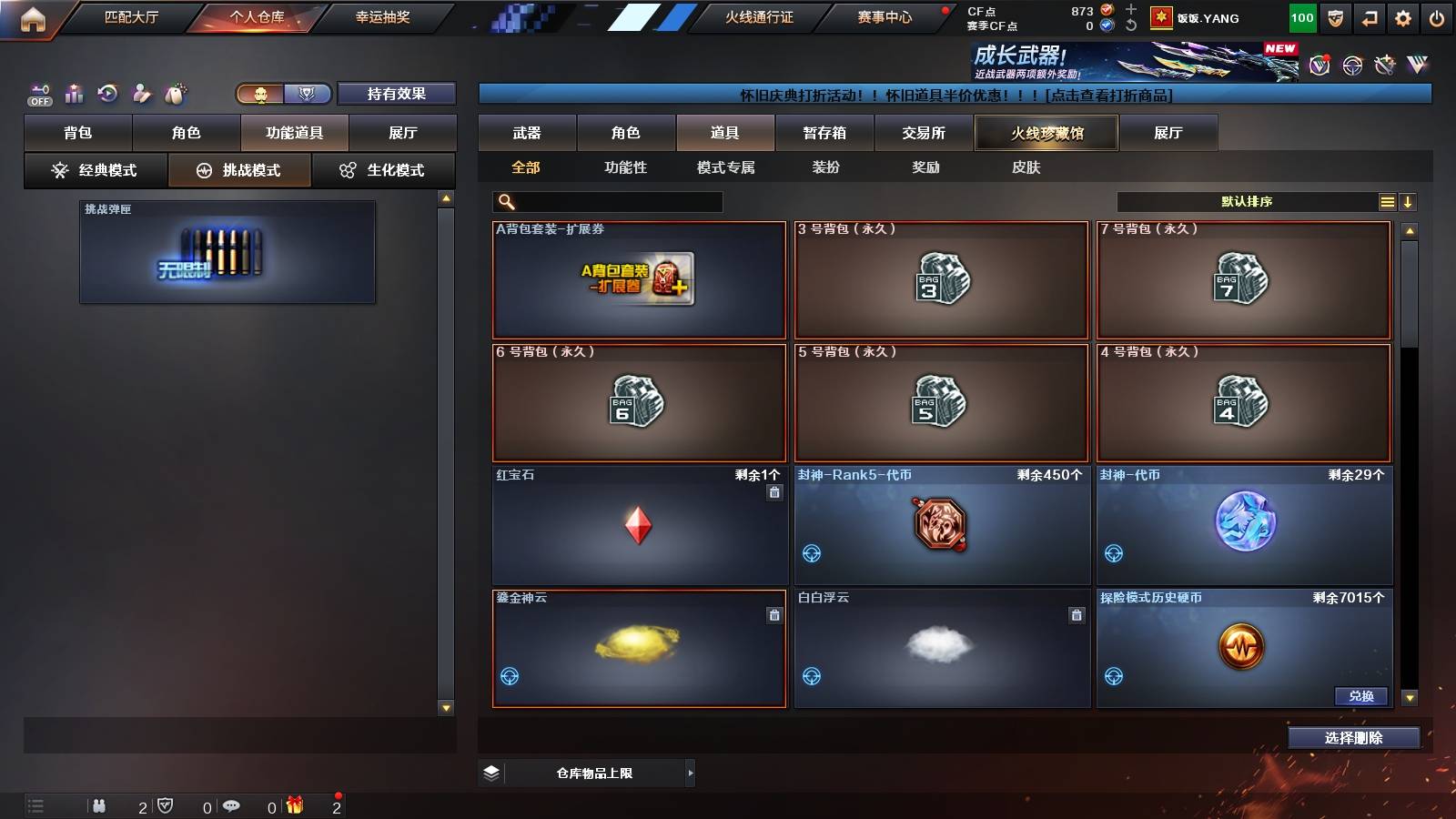Click 兑换 on the 探险模式历史硬币 card
Image resolution: width=1456 pixels, height=819 pixels.
(x=1360, y=696)
